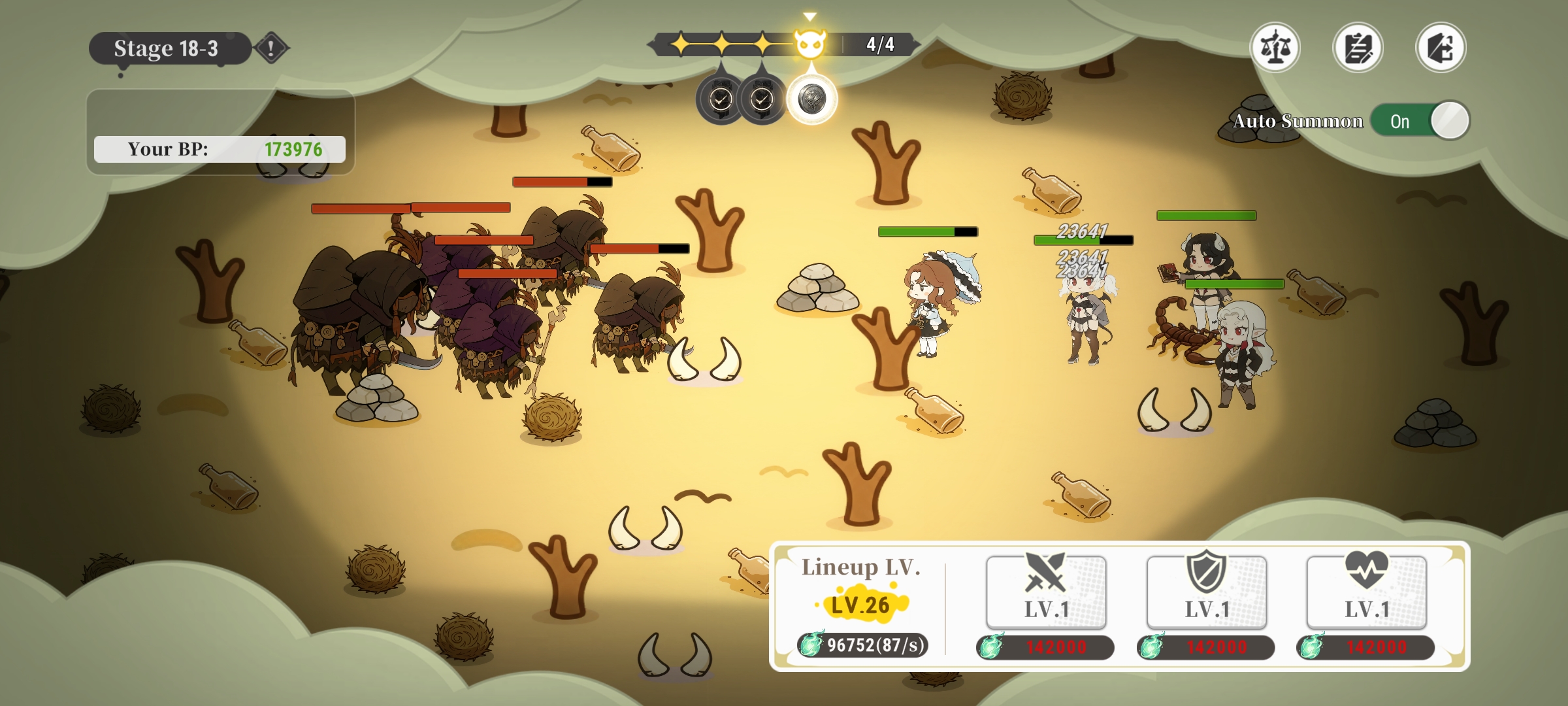Open the notepad checklist icon
Image resolution: width=1568 pixels, height=706 pixels.
[1358, 48]
